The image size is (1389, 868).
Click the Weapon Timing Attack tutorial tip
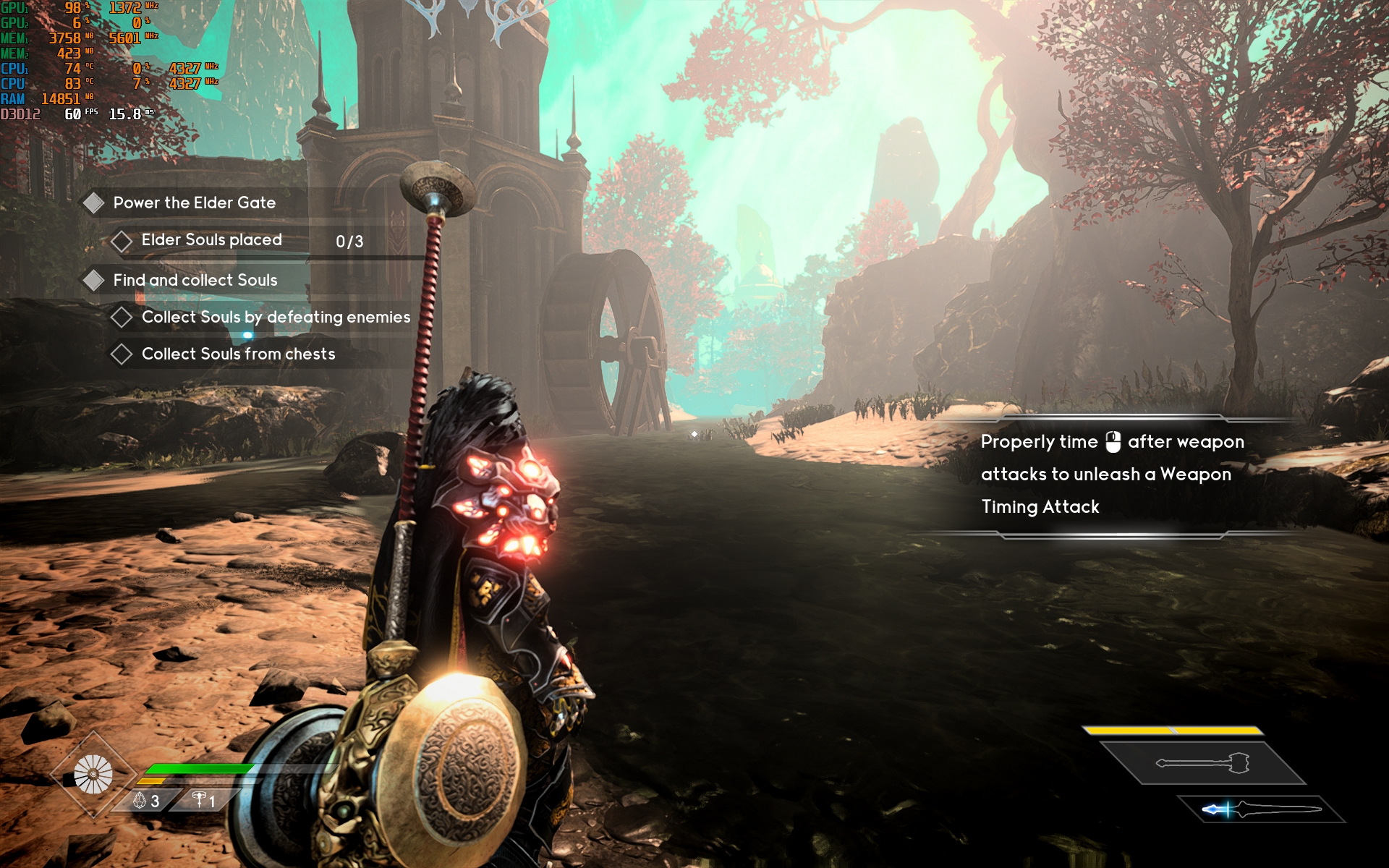click(x=1111, y=475)
